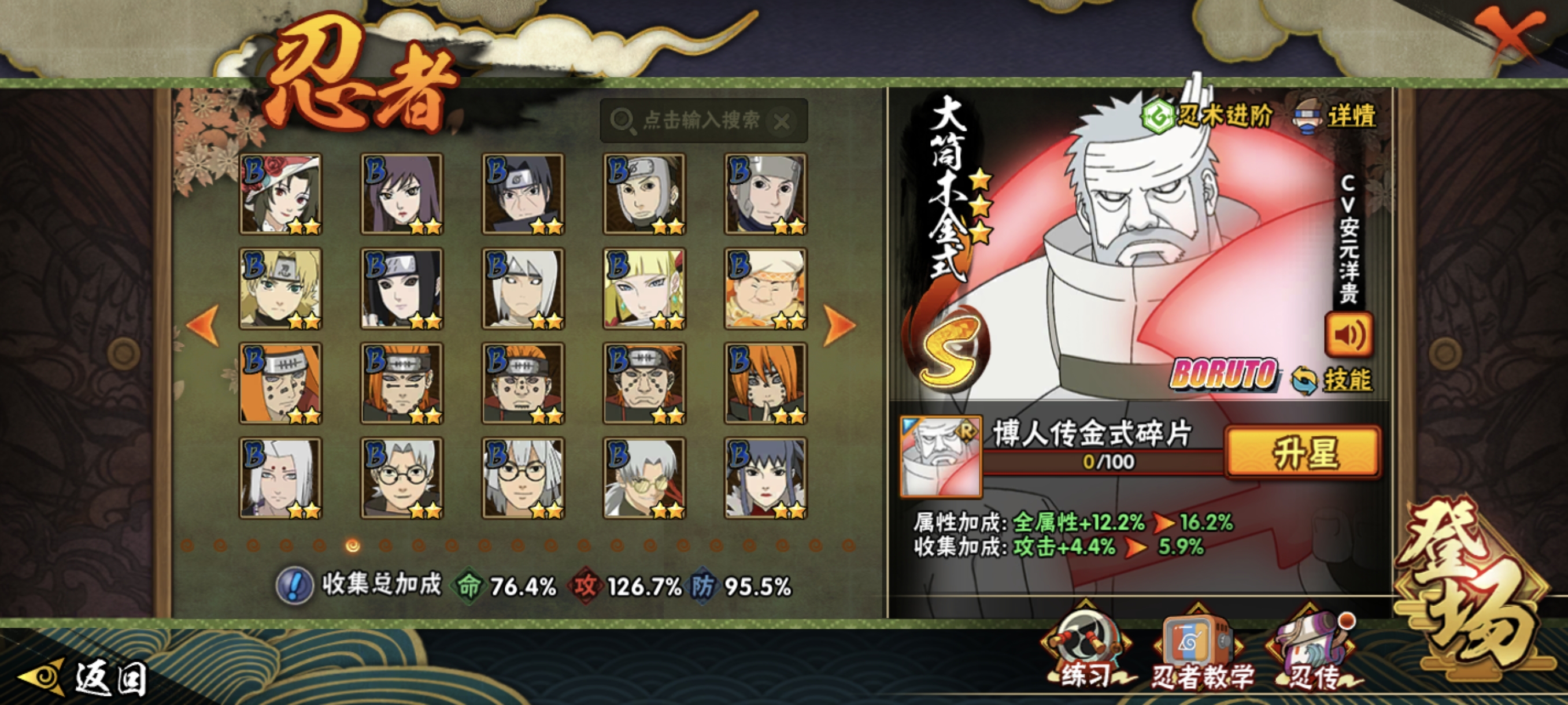This screenshot has height=705, width=1568.
Task: Select the ninja wearing yellow-tinted glasses
Action: [644, 478]
